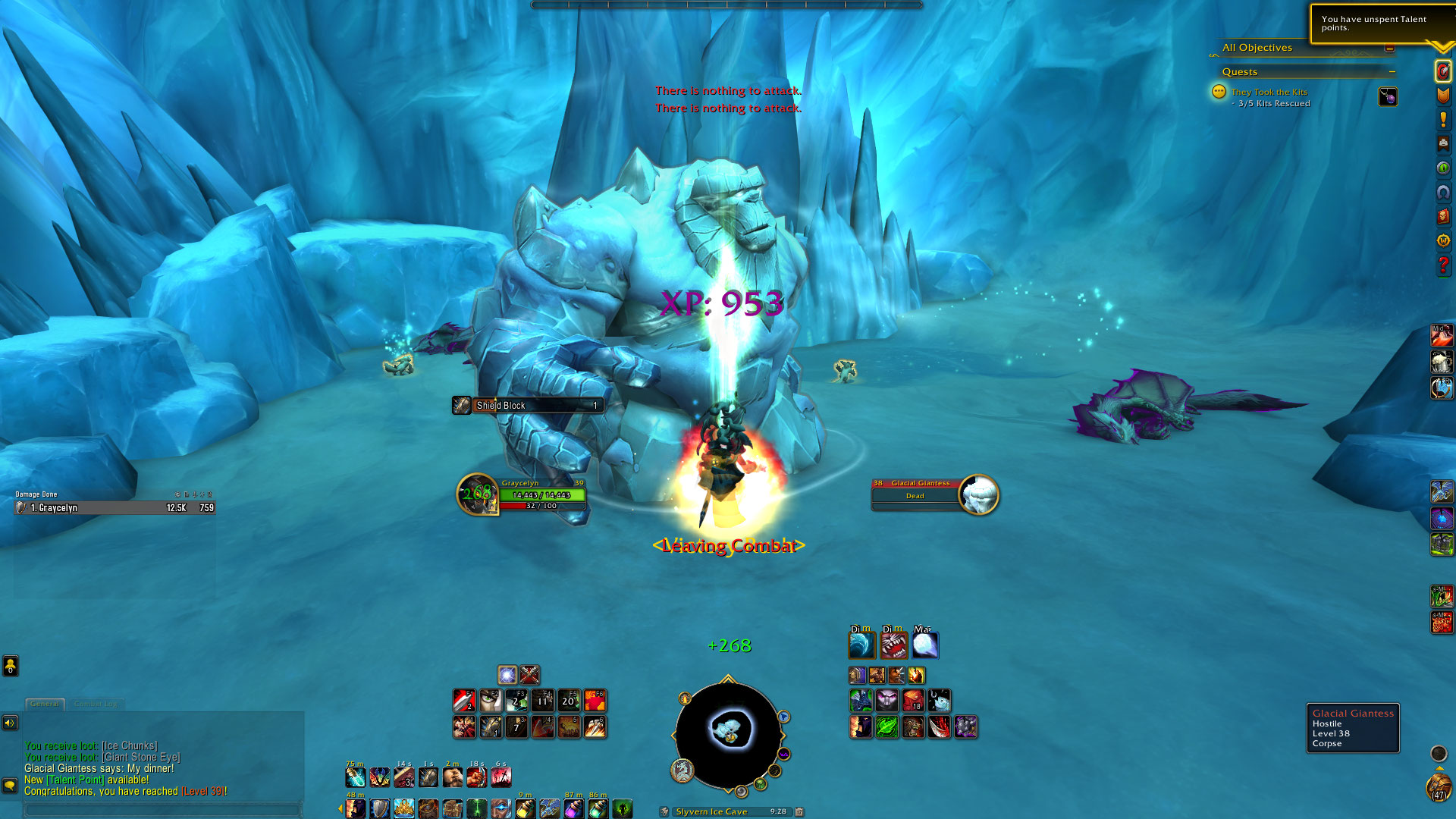Image resolution: width=1456 pixels, height=819 pixels.
Task: Open the social friends button
Action: 10,666
